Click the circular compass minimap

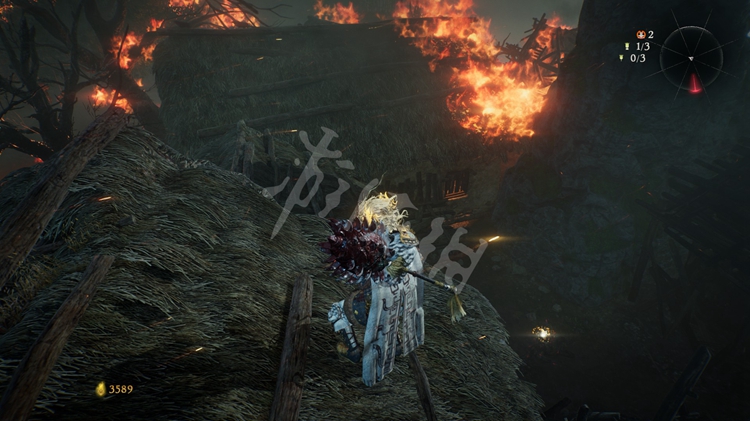point(691,57)
